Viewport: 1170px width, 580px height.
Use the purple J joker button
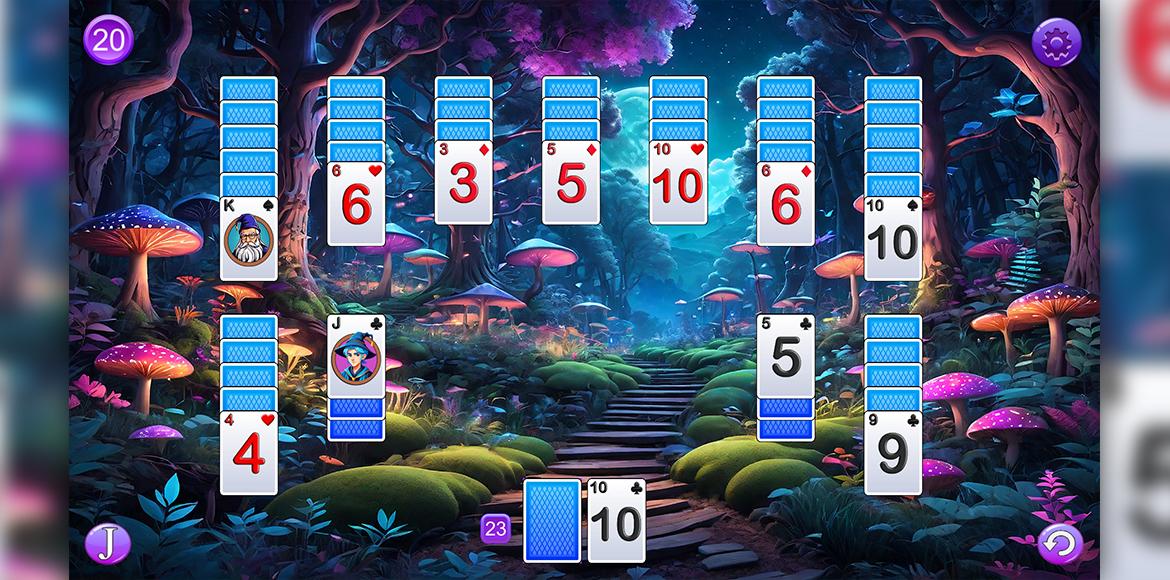107,544
